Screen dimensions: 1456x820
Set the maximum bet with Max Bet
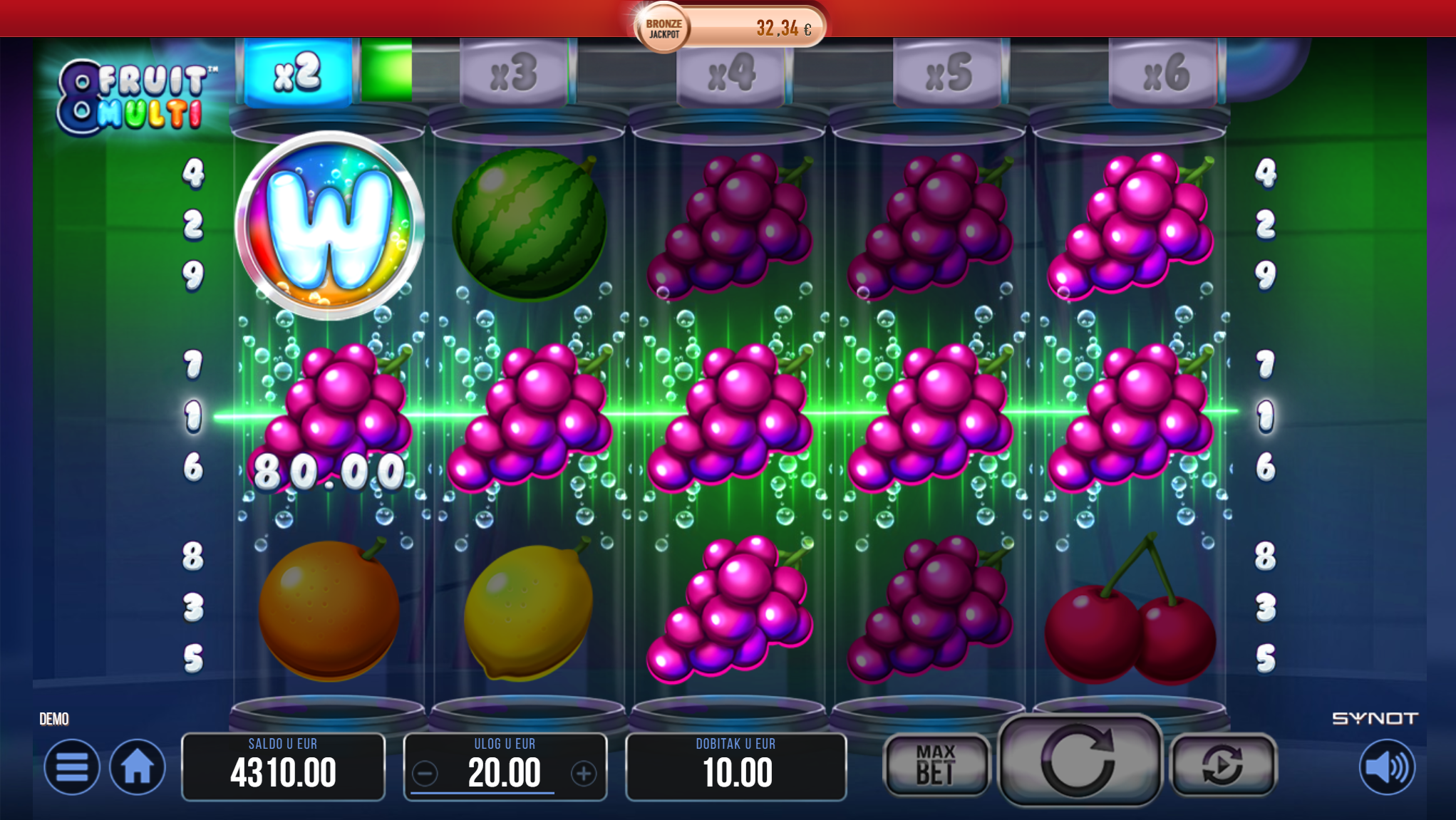pyautogui.click(x=936, y=764)
